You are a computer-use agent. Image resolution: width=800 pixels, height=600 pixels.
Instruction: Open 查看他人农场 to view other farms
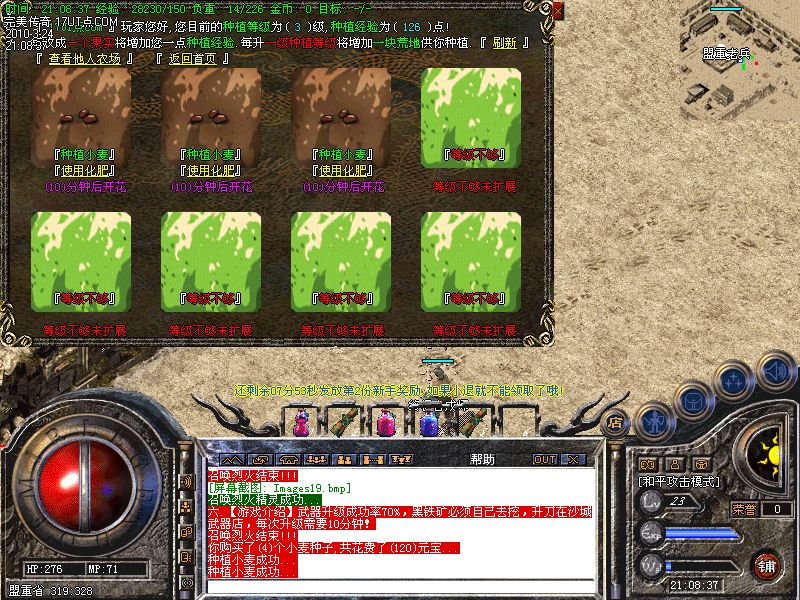point(84,59)
